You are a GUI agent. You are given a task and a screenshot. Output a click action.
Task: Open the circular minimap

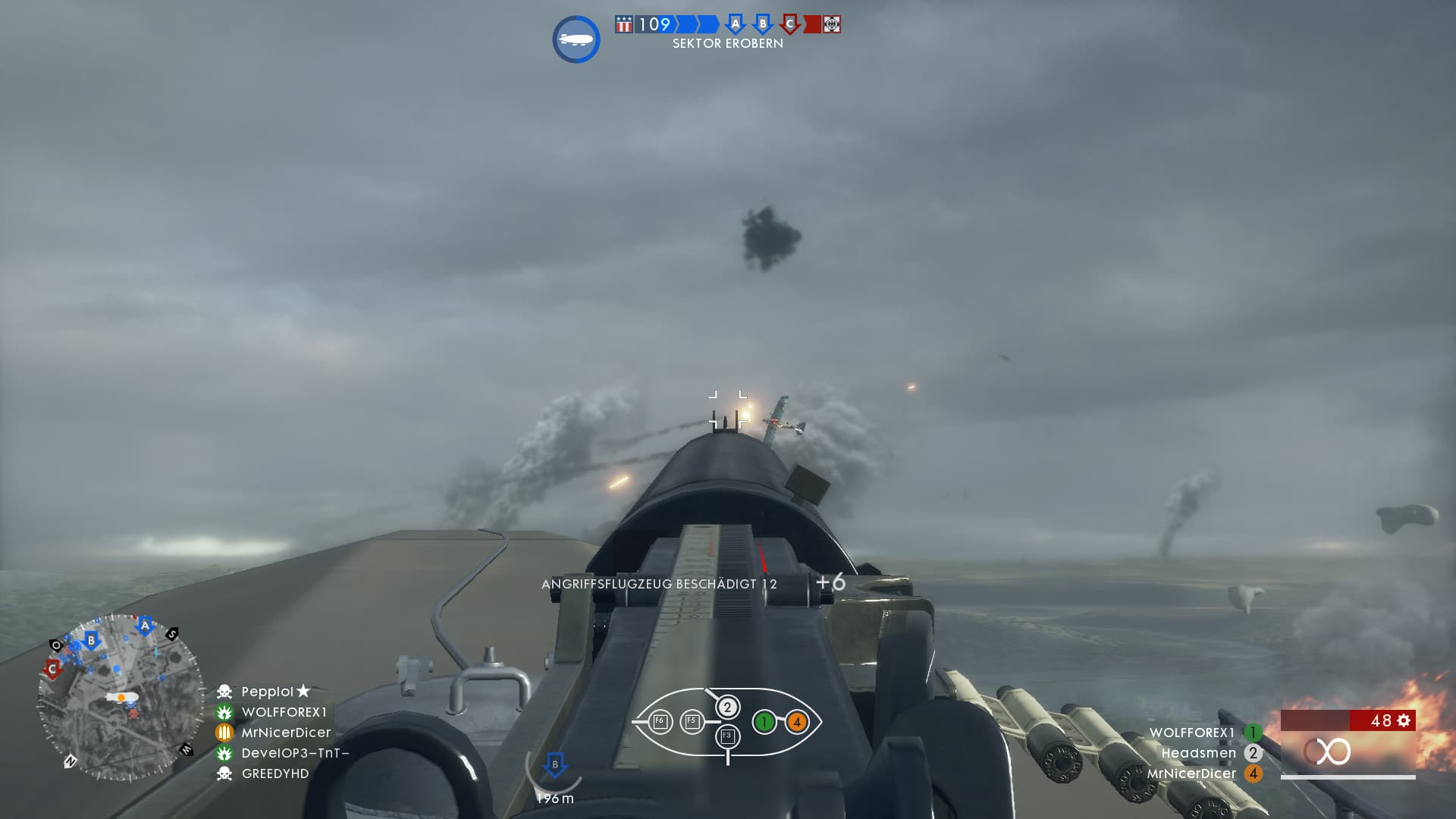(121, 698)
